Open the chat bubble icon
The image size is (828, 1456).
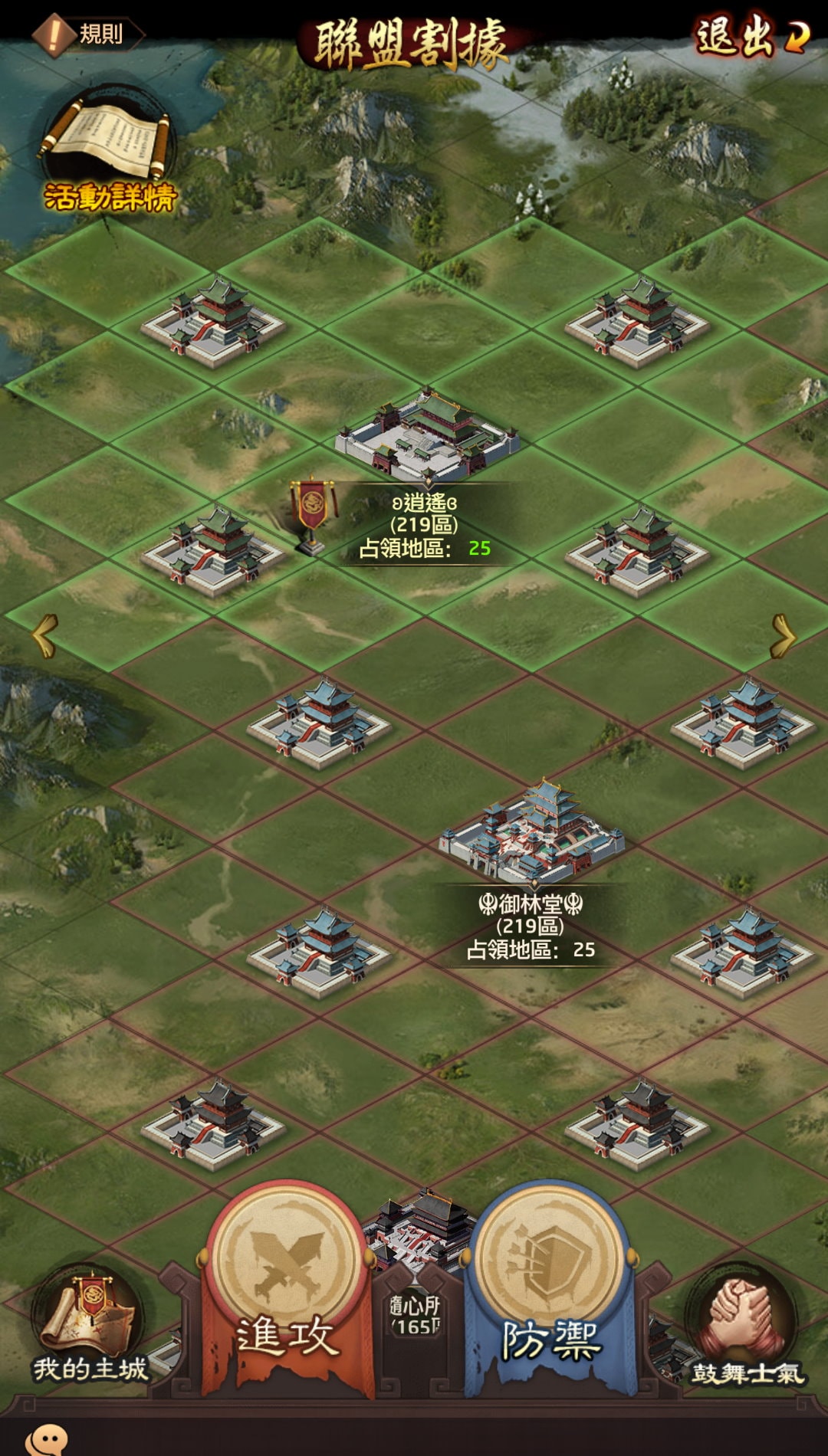48,1440
